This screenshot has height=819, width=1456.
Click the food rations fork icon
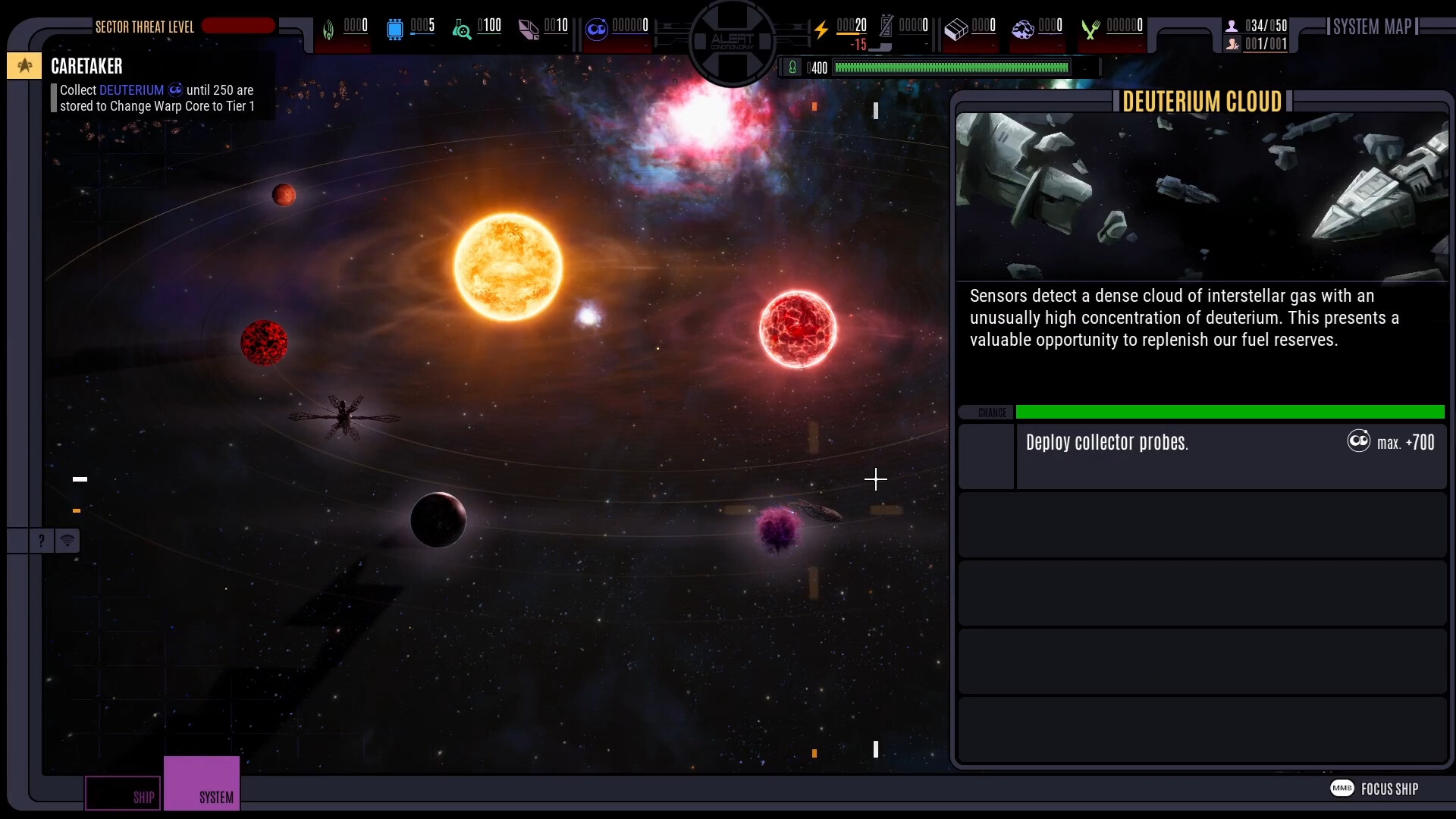[1092, 30]
